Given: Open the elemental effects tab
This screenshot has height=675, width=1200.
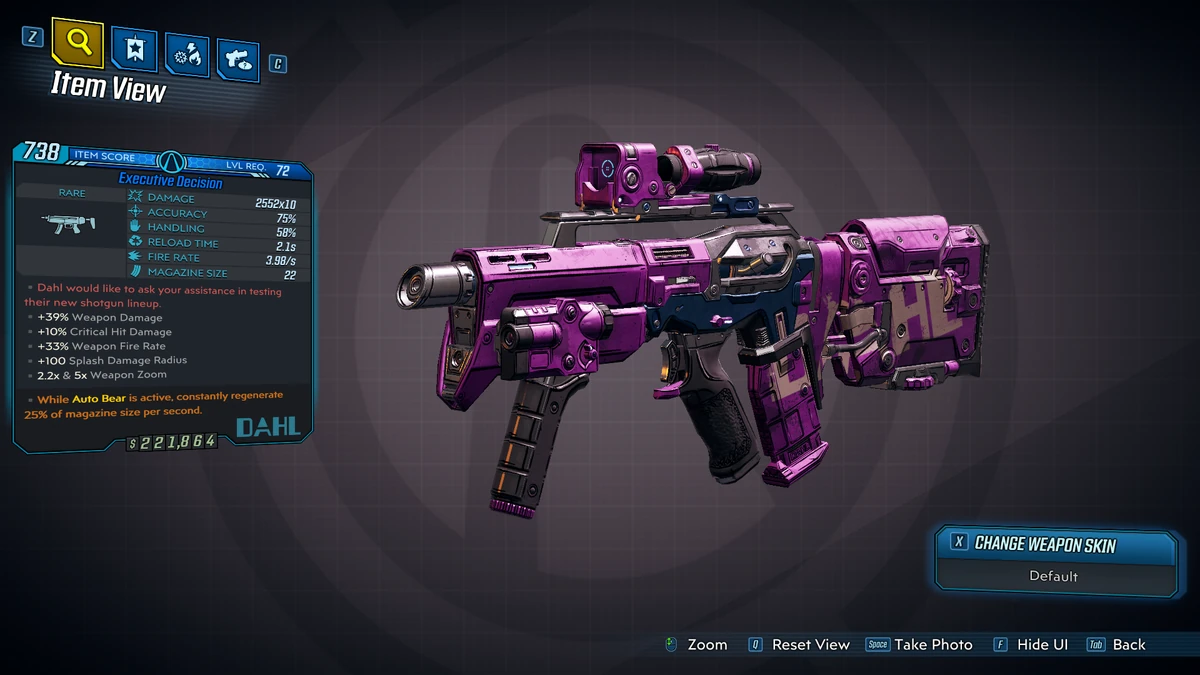Looking at the screenshot, I should (x=185, y=55).
